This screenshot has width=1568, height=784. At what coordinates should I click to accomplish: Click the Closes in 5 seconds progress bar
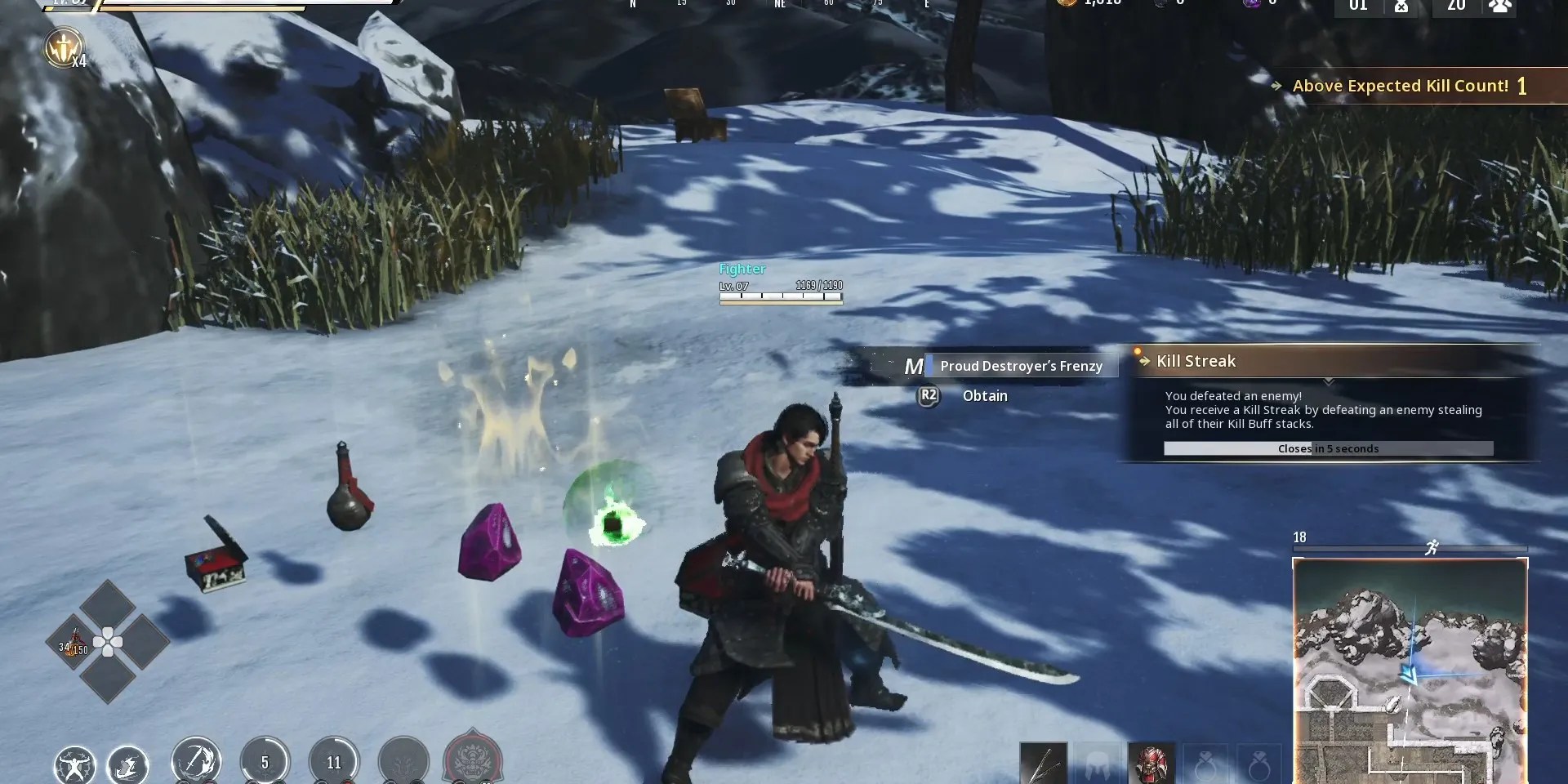click(x=1328, y=448)
